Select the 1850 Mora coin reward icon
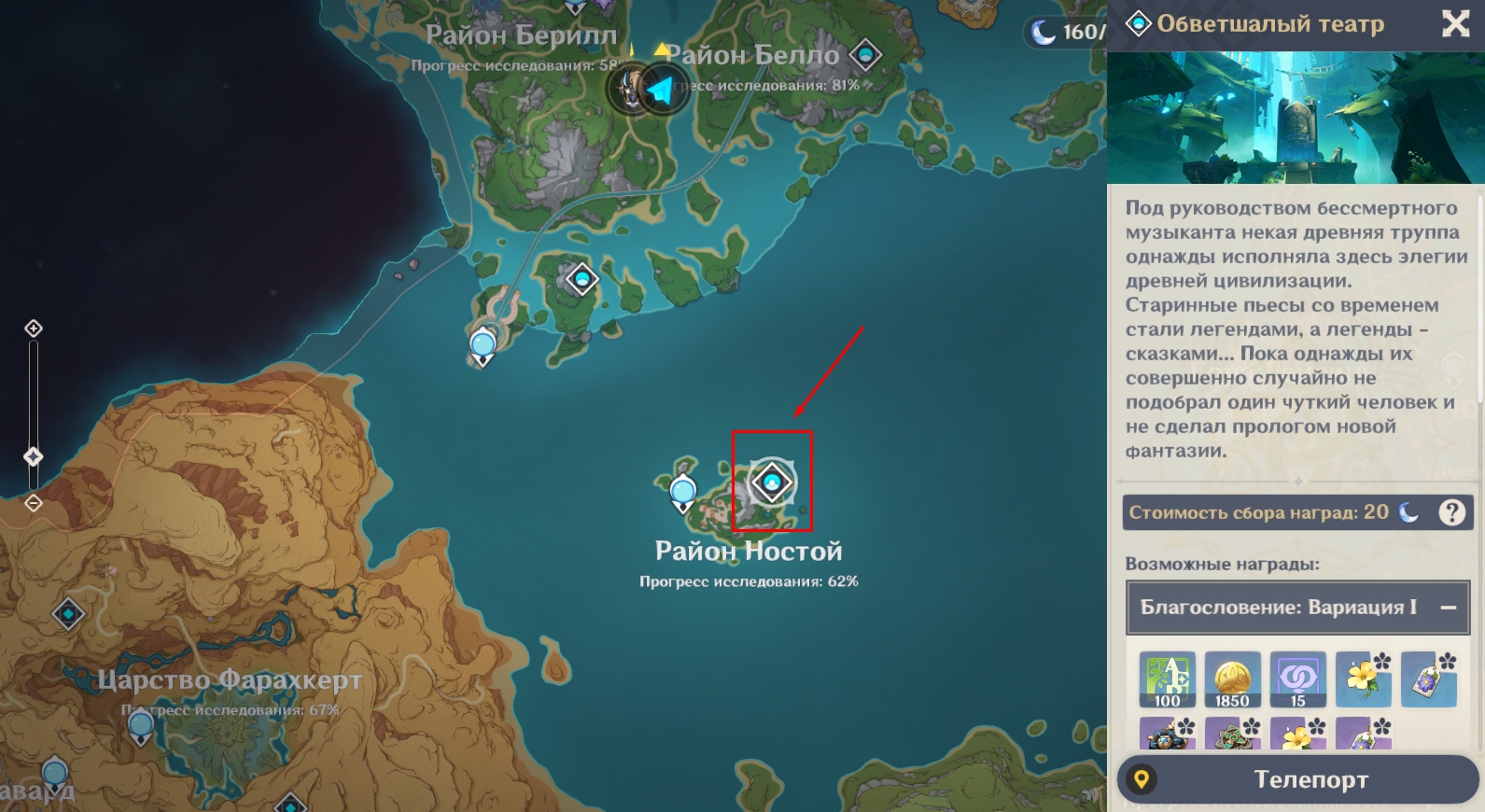 (1232, 679)
